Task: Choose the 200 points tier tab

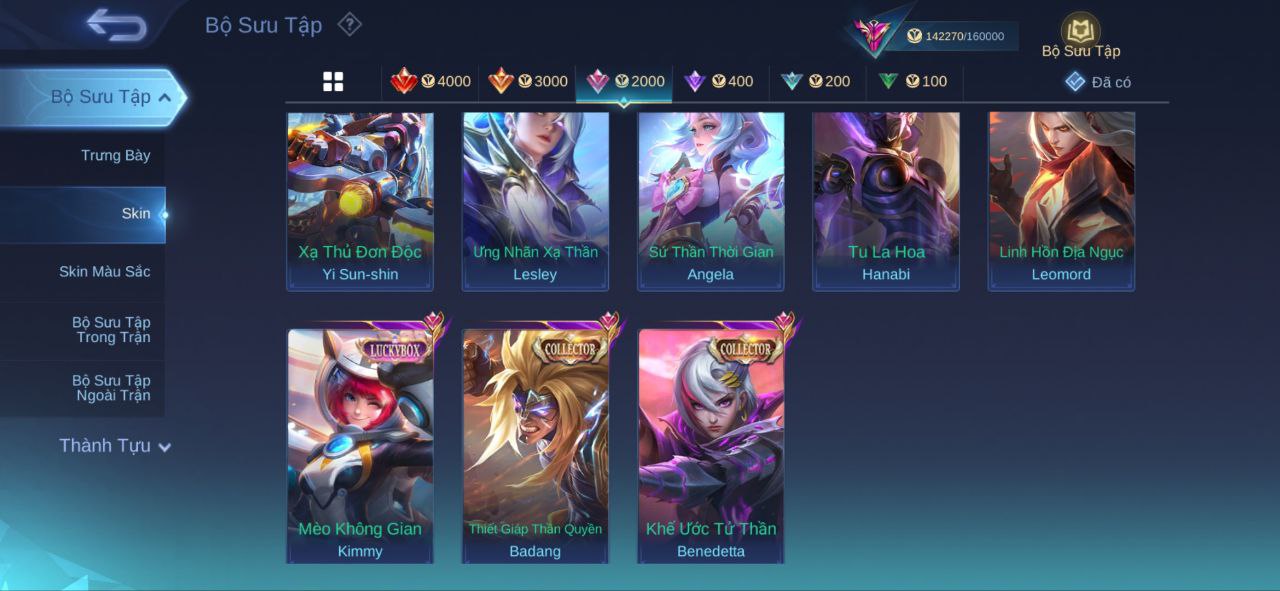Action: point(816,82)
